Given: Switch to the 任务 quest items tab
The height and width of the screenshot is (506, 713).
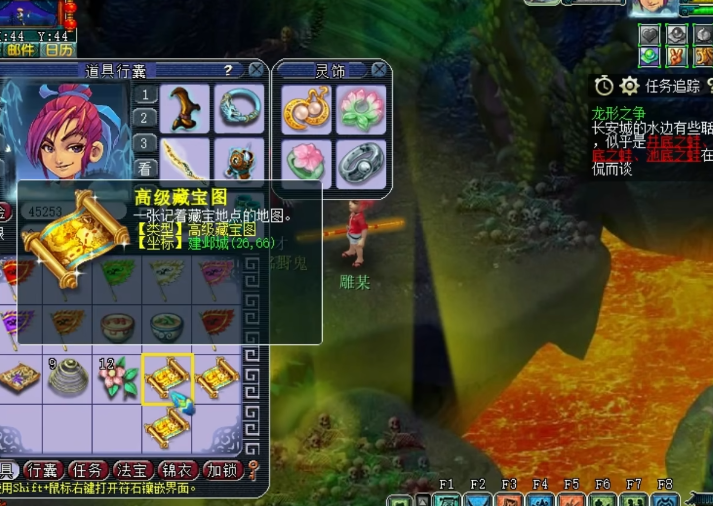Looking at the screenshot, I should (x=89, y=470).
